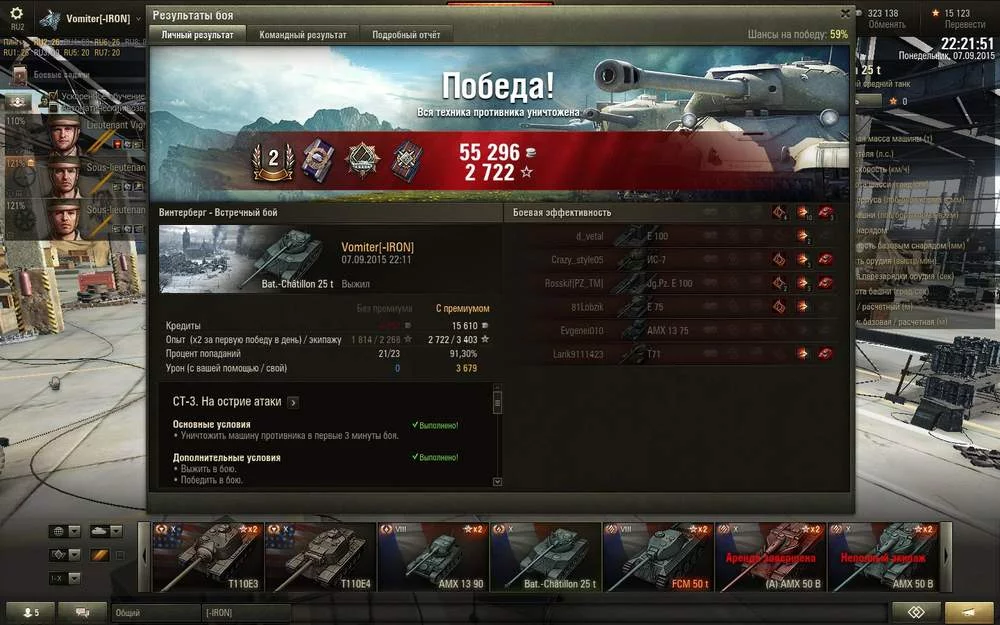The width and height of the screenshot is (1000, 625).
Task: Choose the T110E4 tank in the carousel
Action: [320, 557]
